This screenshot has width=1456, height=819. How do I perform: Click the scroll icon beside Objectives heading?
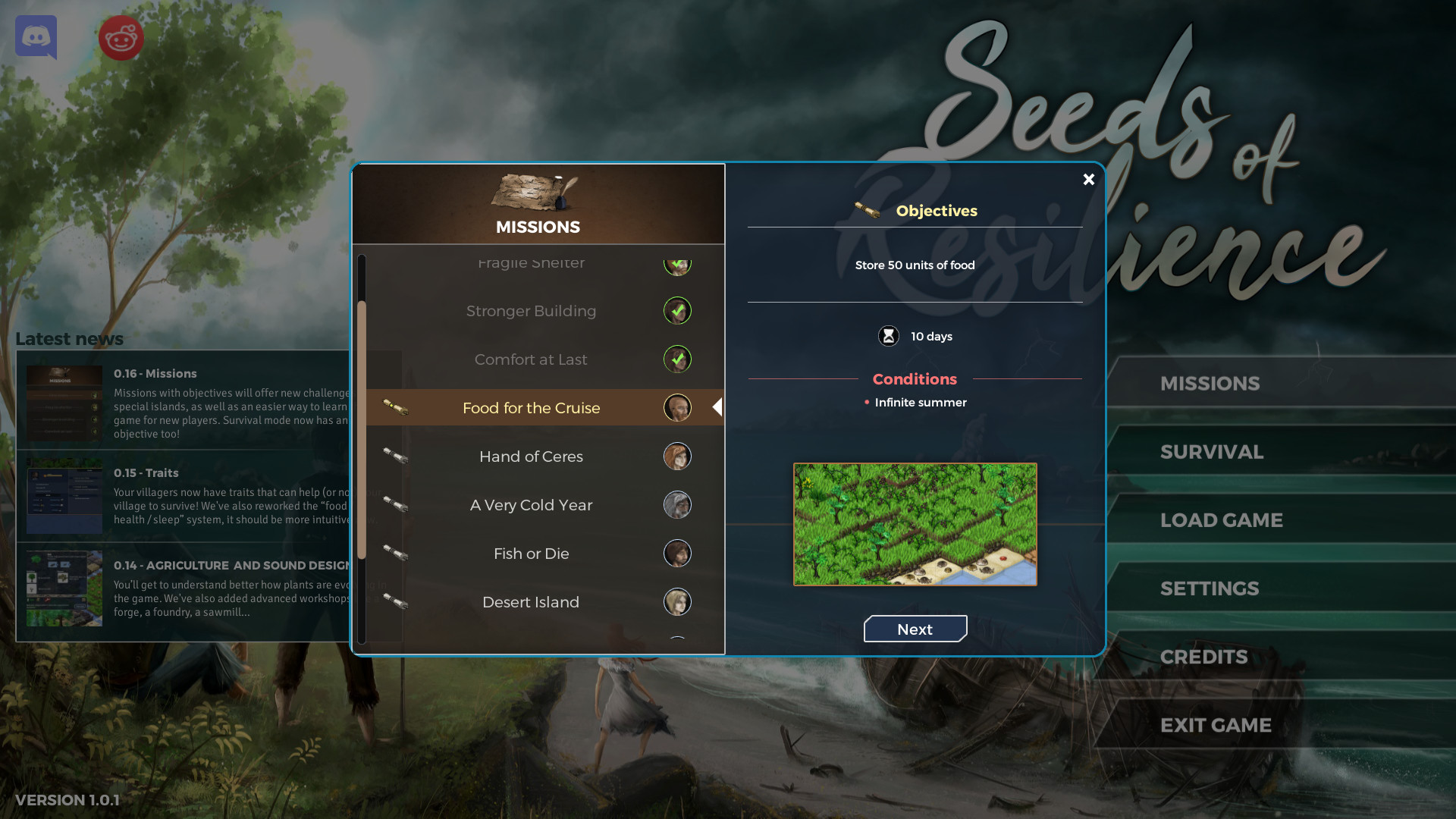[x=864, y=210]
